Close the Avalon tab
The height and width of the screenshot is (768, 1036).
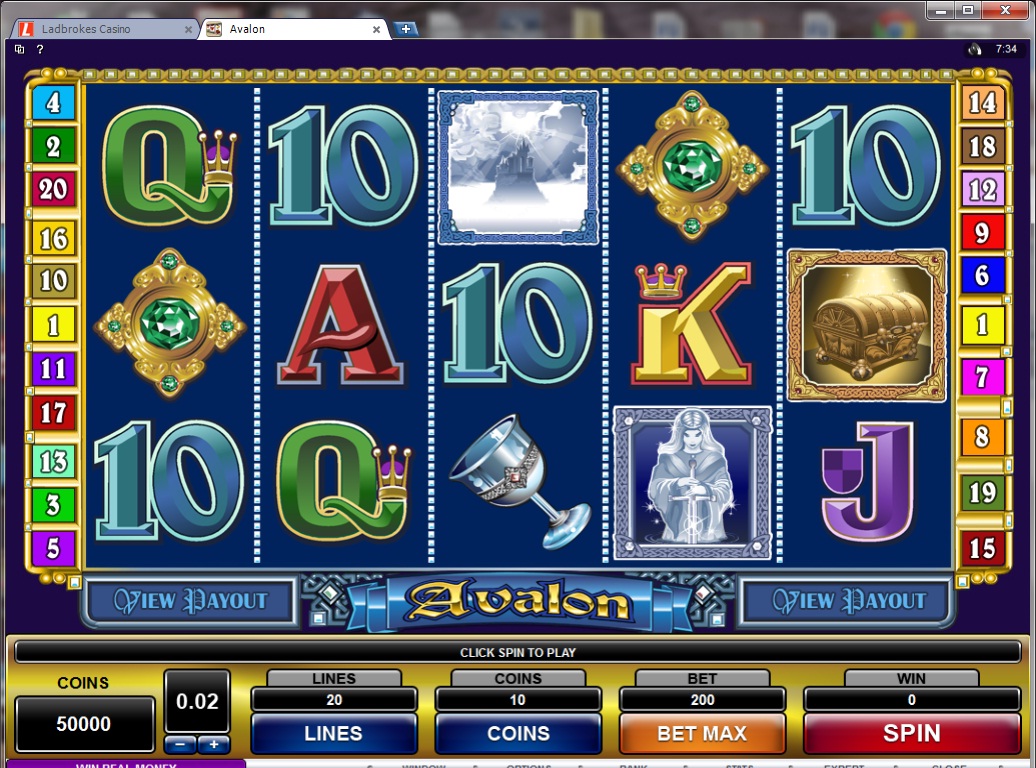coord(377,29)
